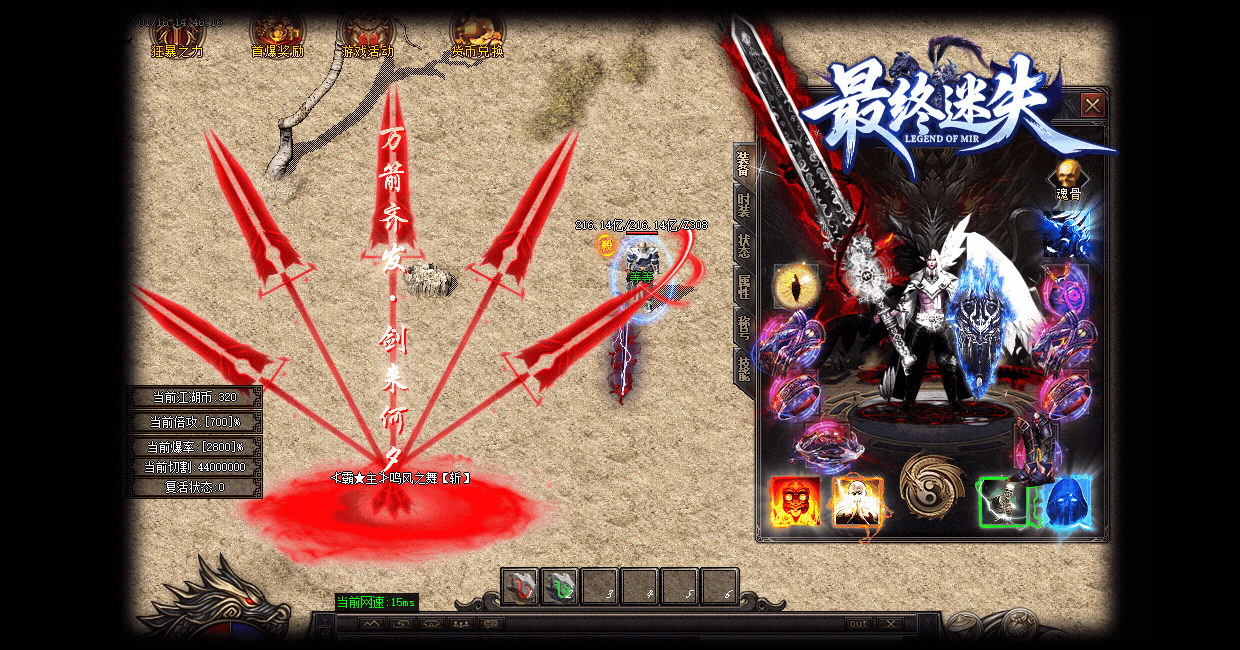Show the 称号 titles tab
Screen dimensions: 1240x650
point(744,328)
